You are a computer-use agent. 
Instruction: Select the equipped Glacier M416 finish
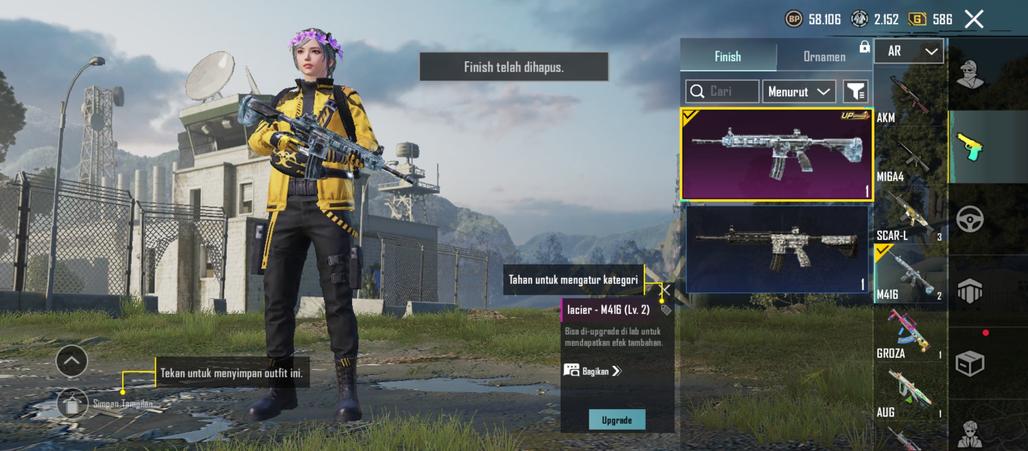(777, 154)
